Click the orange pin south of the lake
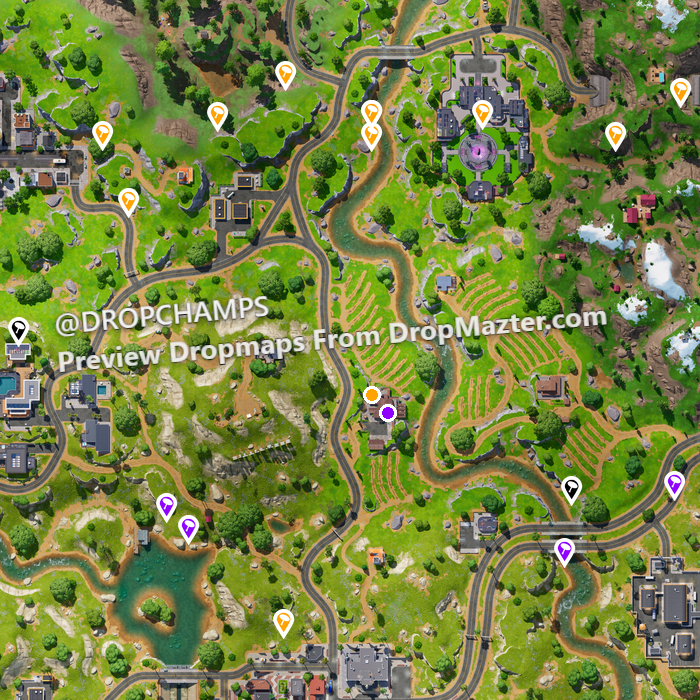 pyautogui.click(x=283, y=622)
